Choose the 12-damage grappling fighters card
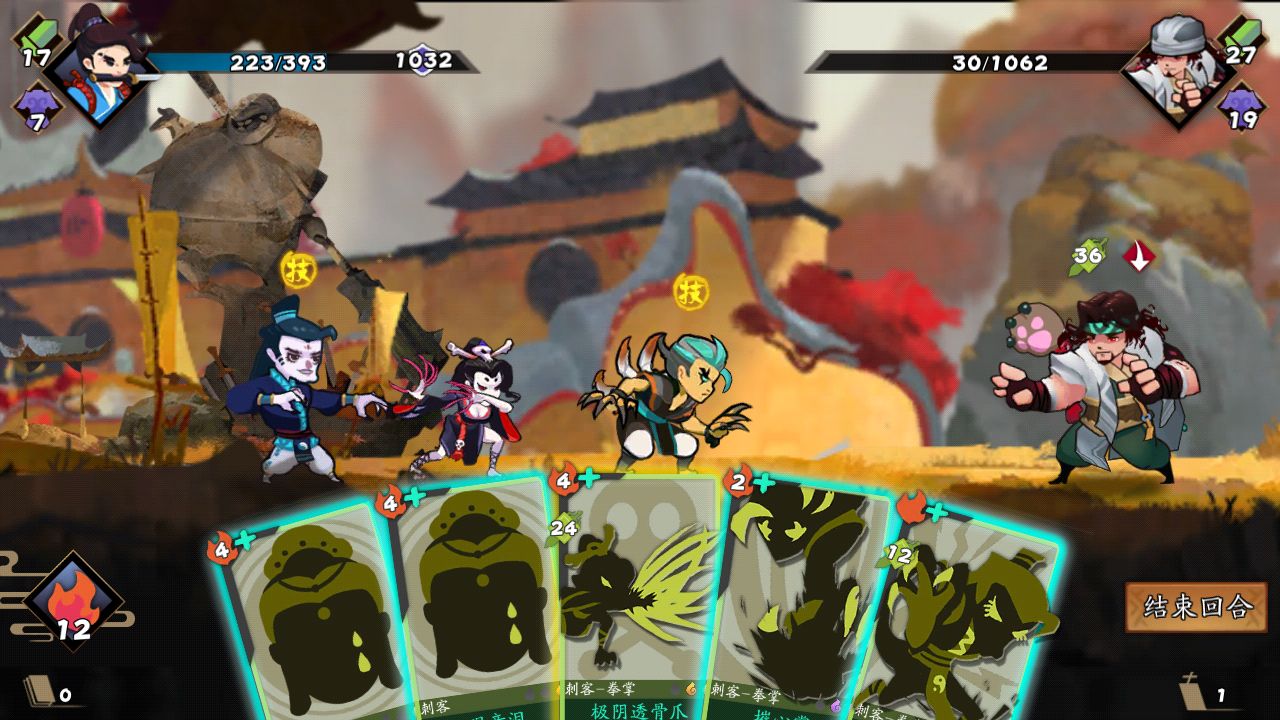The width and height of the screenshot is (1280, 720). [965, 610]
